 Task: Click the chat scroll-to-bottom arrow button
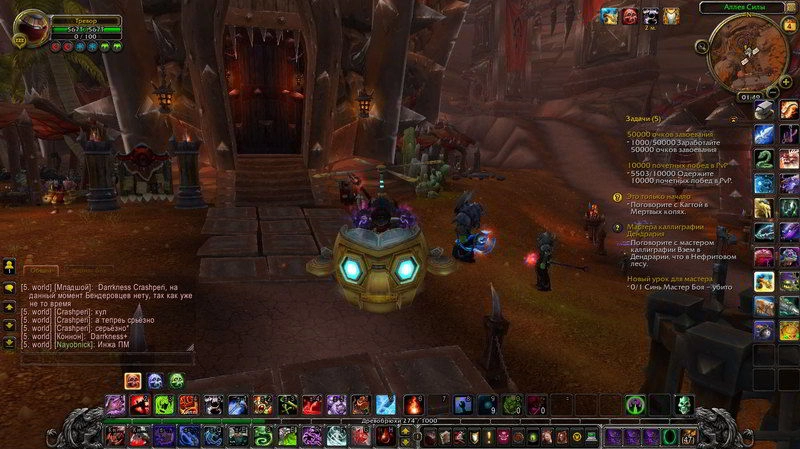9,342
